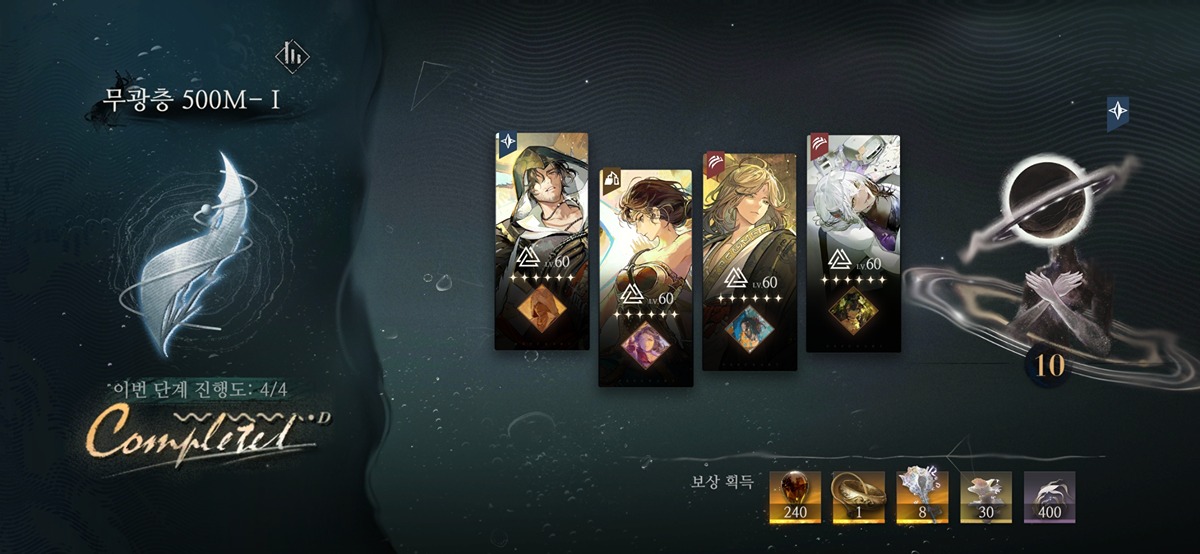Select the brown-haired profile character card
Image resolution: width=1200 pixels, height=554 pixels.
click(x=645, y=277)
